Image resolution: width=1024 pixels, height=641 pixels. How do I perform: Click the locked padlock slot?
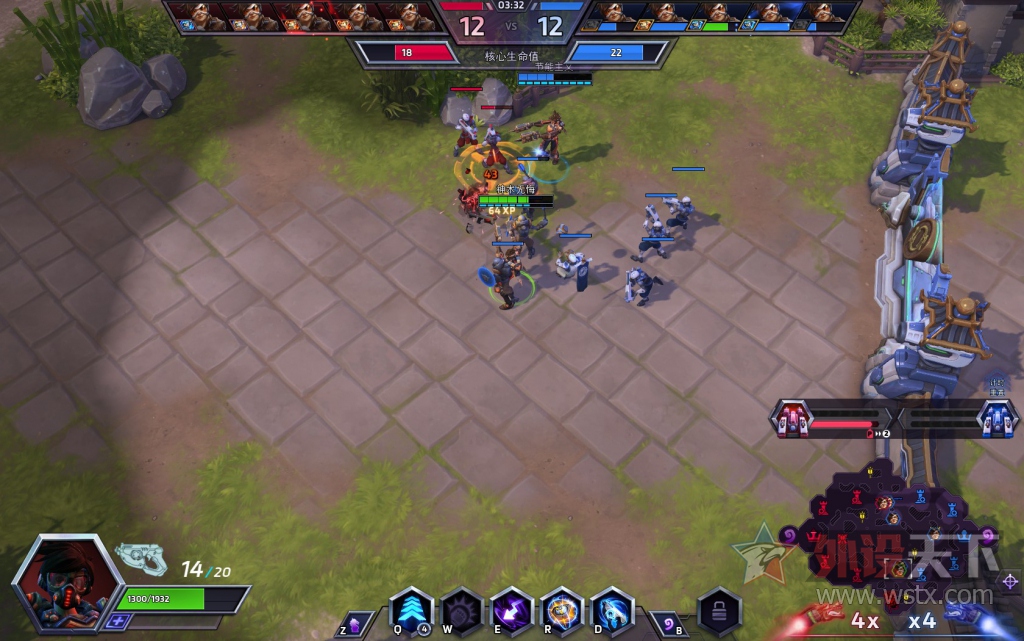(x=719, y=609)
